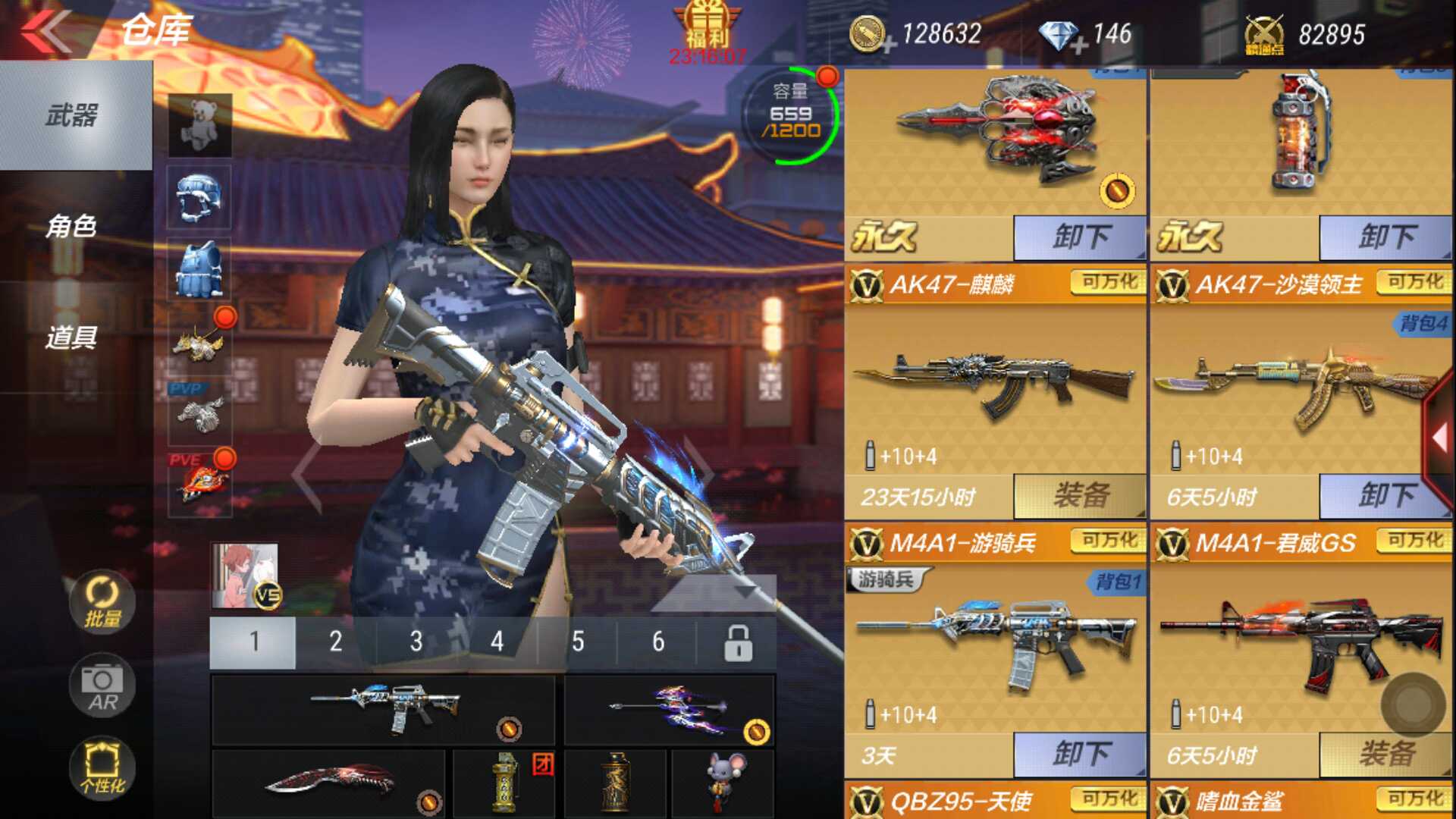Open the 批量 batch selection tool
Viewport: 1456px width, 819px height.
pyautogui.click(x=102, y=603)
